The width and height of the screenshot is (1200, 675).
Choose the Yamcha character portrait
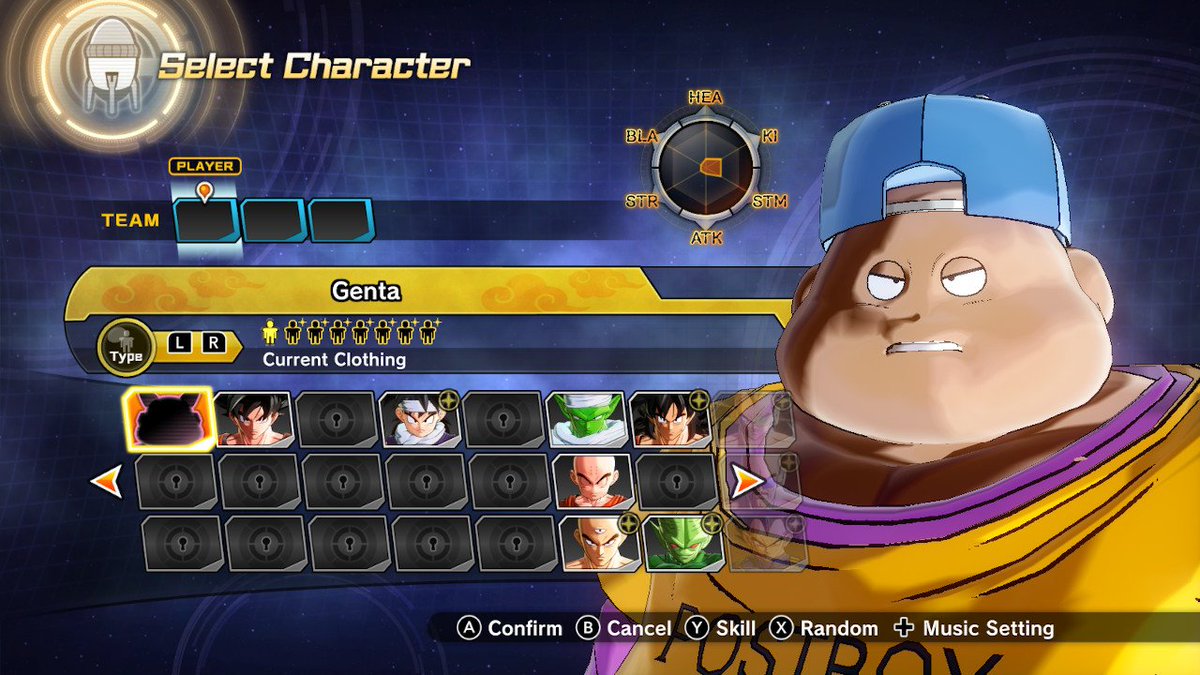pos(669,419)
